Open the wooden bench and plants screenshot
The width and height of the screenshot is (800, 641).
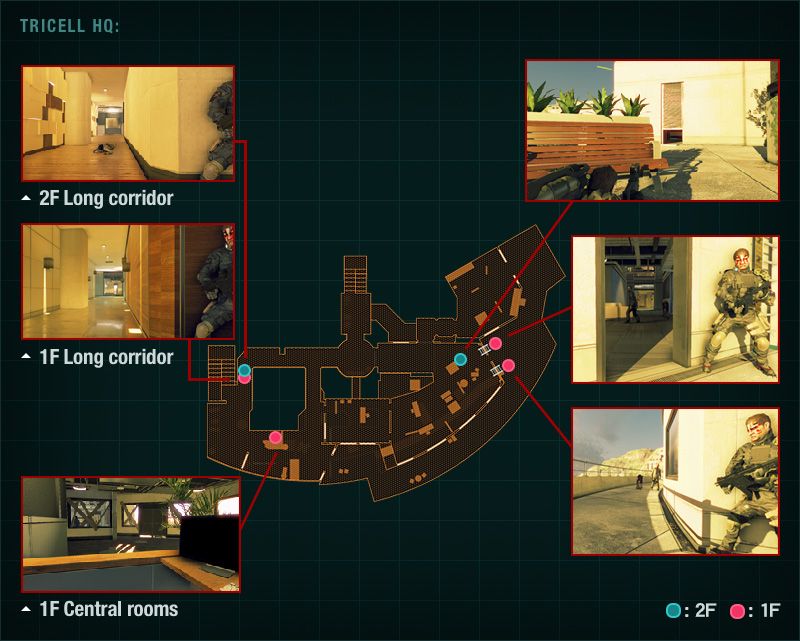click(652, 130)
